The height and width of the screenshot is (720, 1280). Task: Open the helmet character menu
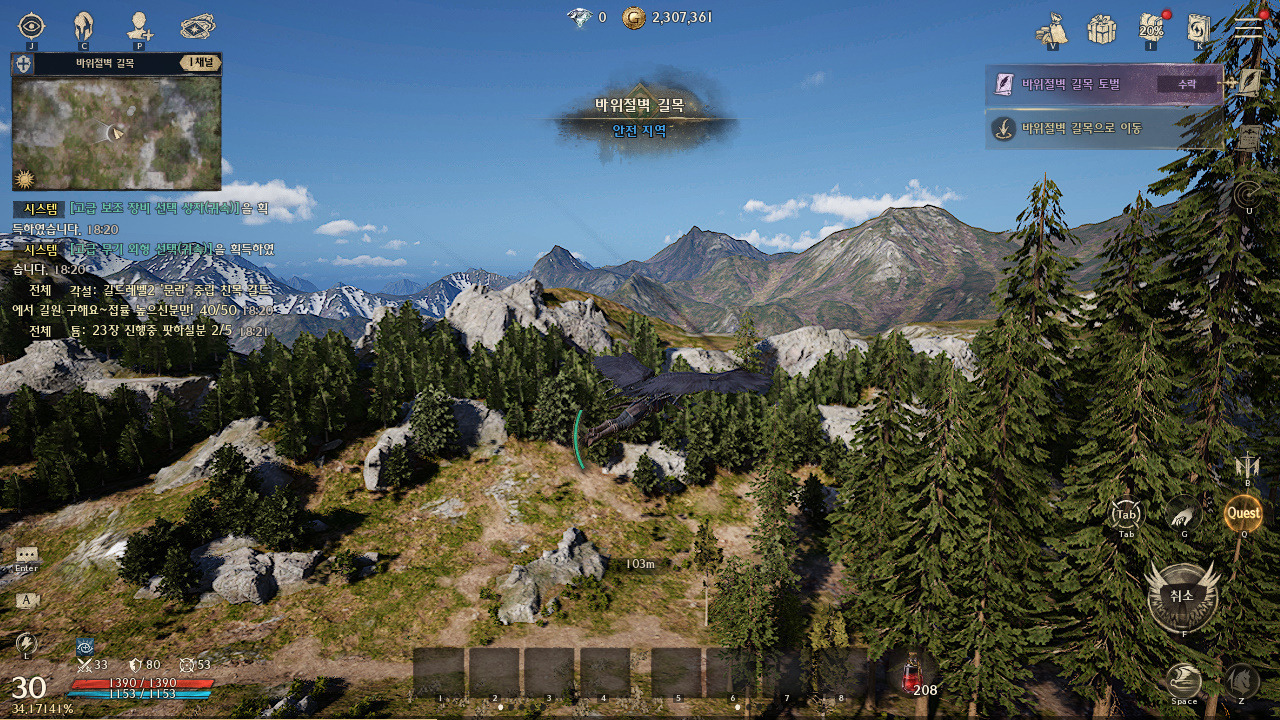click(84, 26)
